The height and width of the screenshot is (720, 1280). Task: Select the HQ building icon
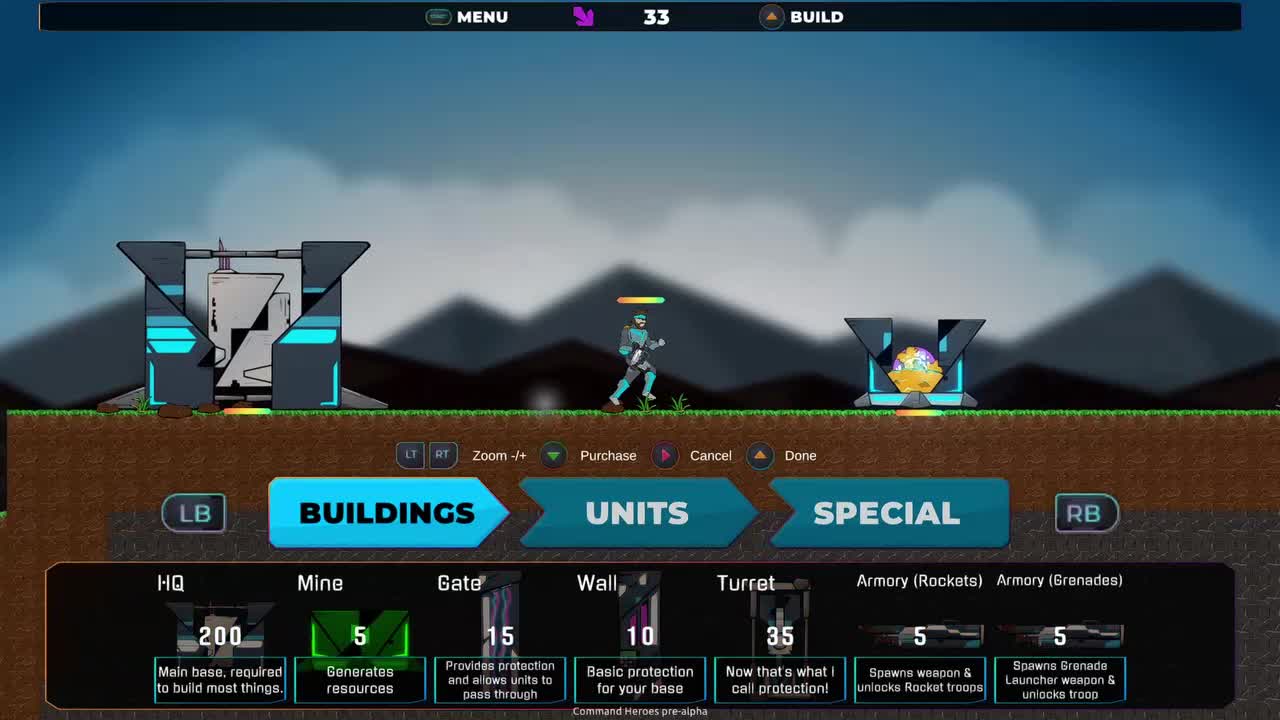(220, 625)
